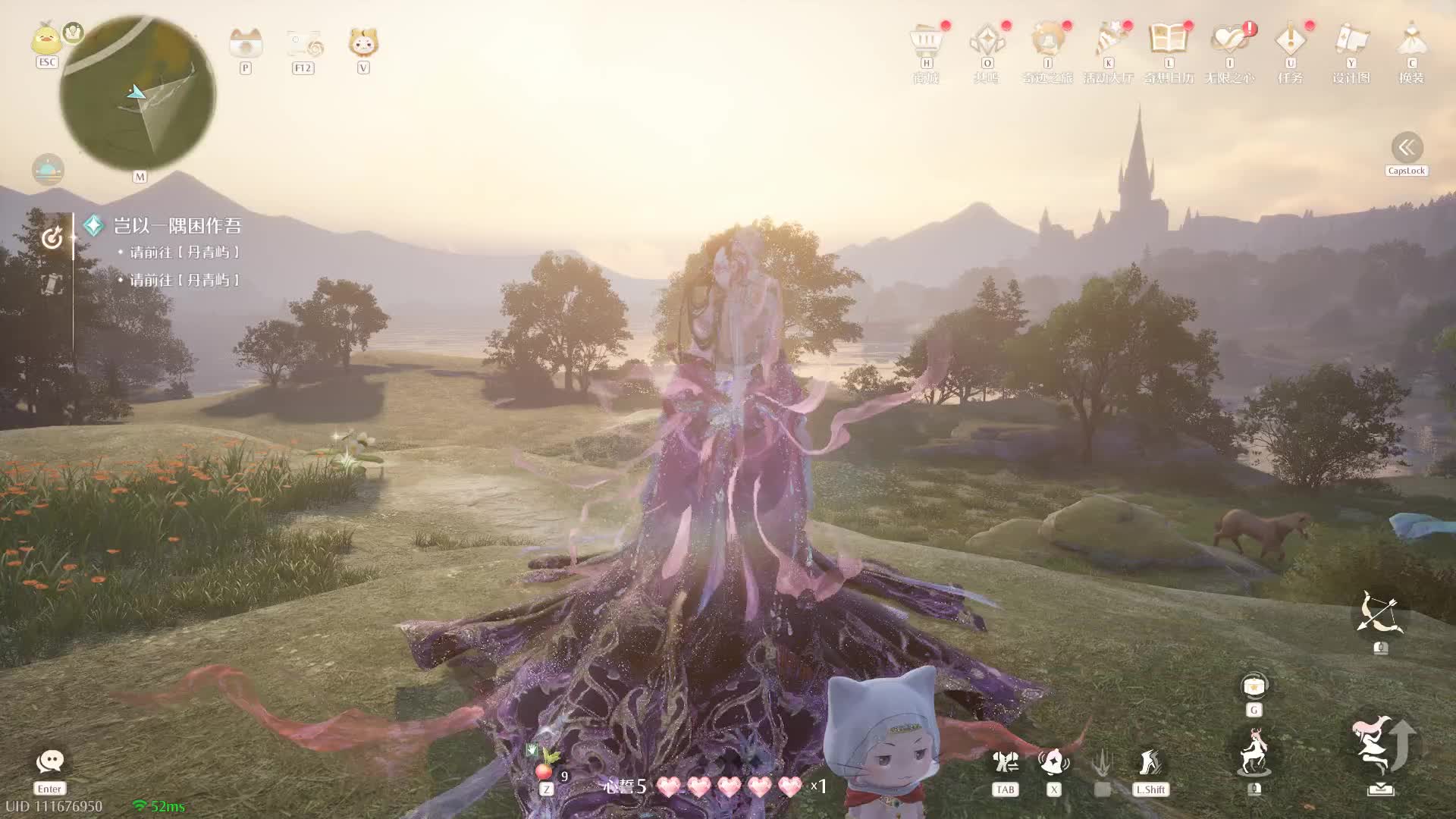Open the 换装 wardrobe dress icon
Screen dimensions: 1456x819
click(x=1411, y=40)
